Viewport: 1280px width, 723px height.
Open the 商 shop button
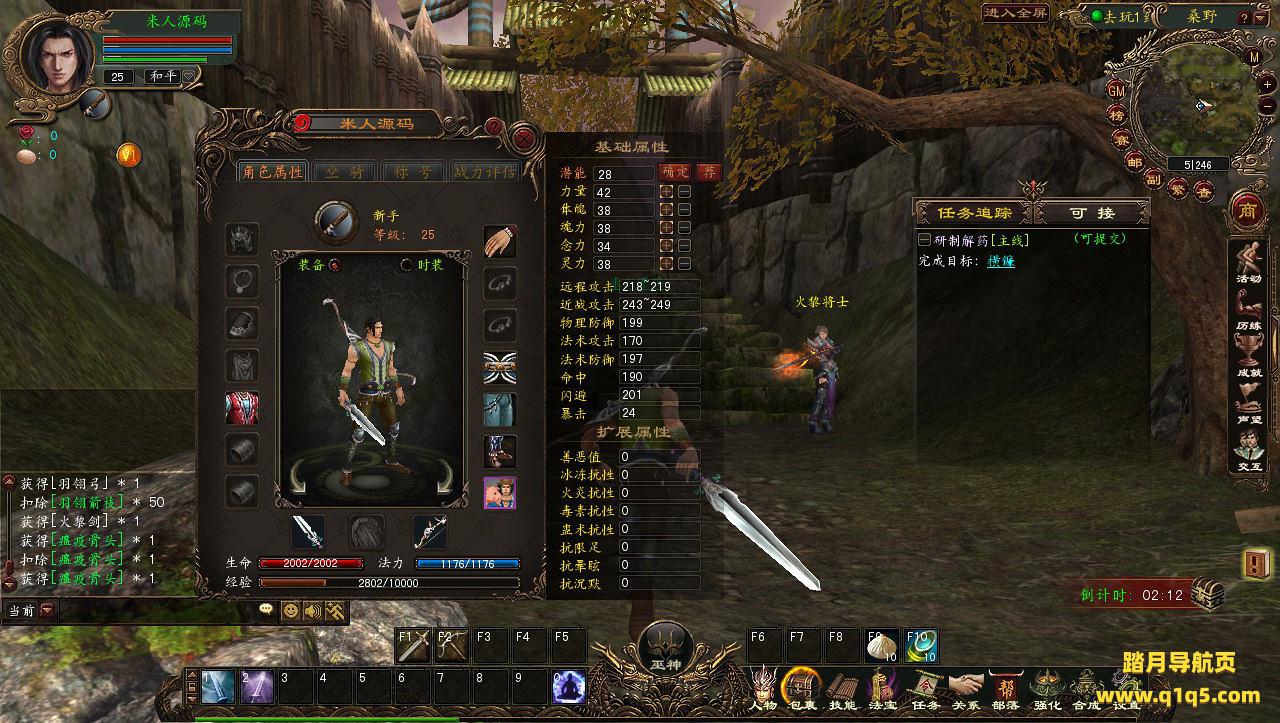click(x=1246, y=210)
